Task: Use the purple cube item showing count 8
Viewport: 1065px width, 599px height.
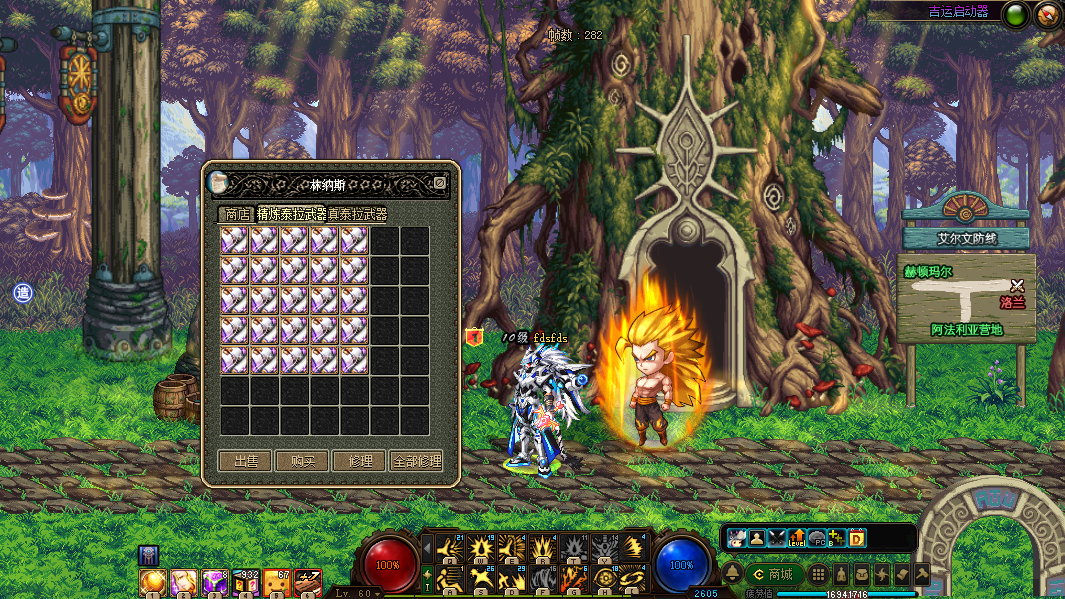Action: click(x=215, y=582)
